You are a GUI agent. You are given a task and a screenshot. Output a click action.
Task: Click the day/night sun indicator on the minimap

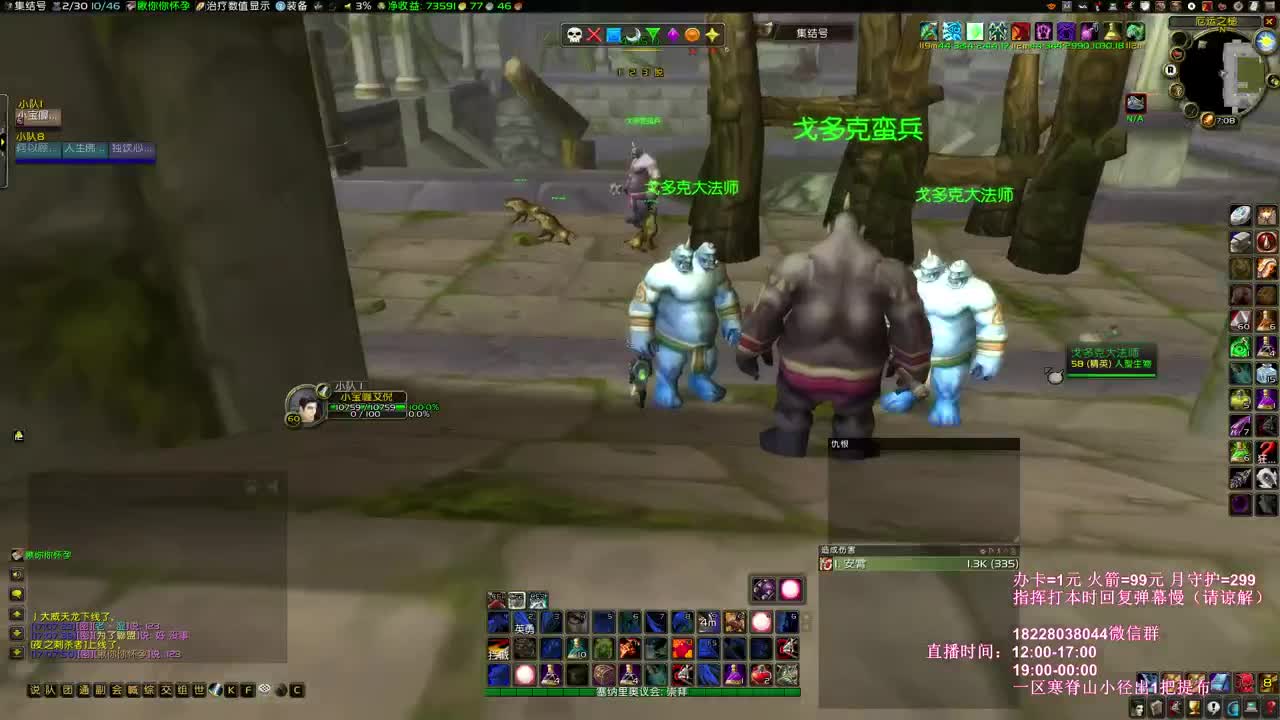1266,40
